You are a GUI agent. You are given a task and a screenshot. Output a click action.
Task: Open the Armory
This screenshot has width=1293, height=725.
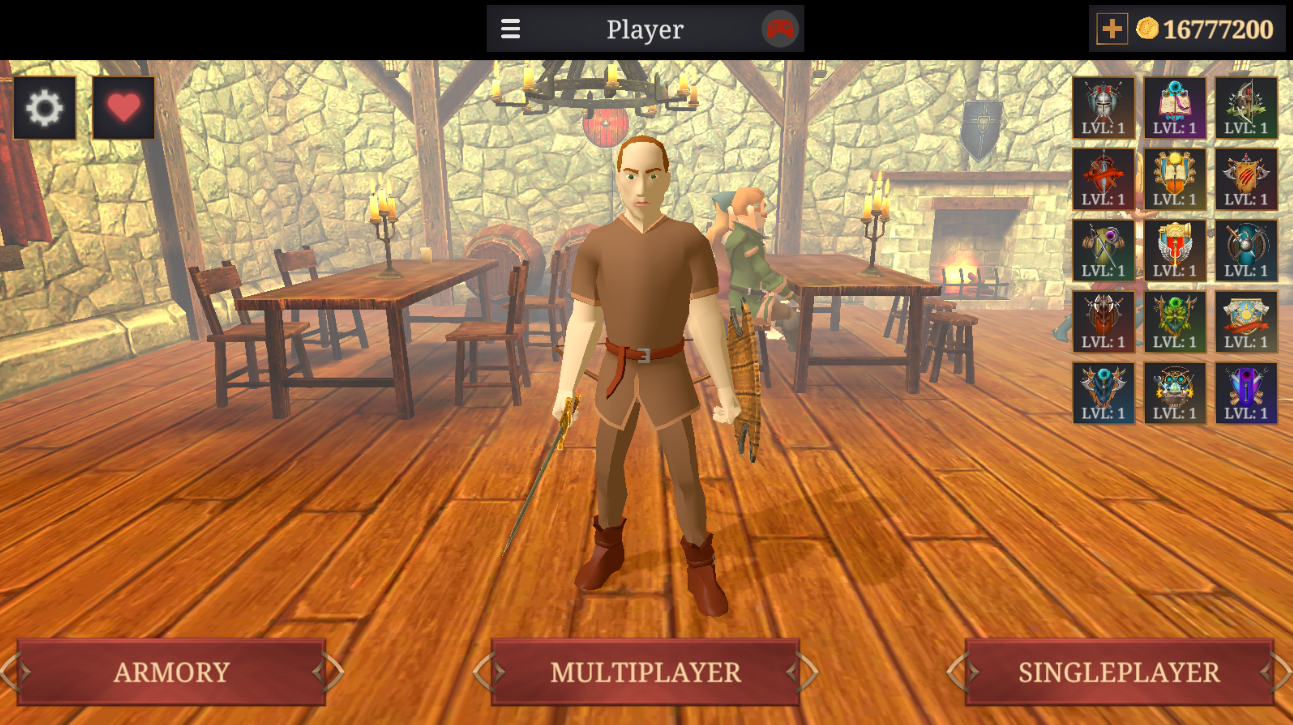(x=171, y=672)
